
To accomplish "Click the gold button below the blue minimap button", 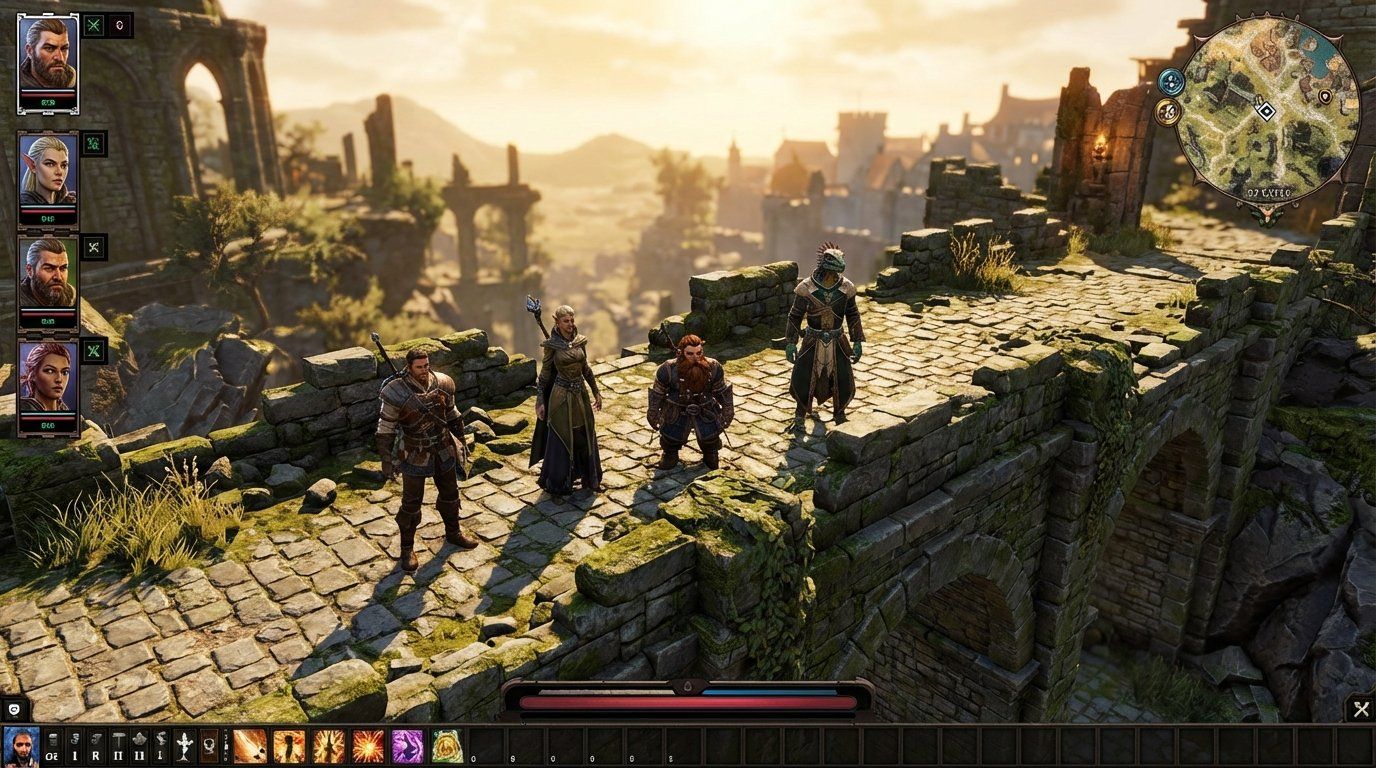I will pos(1167,112).
